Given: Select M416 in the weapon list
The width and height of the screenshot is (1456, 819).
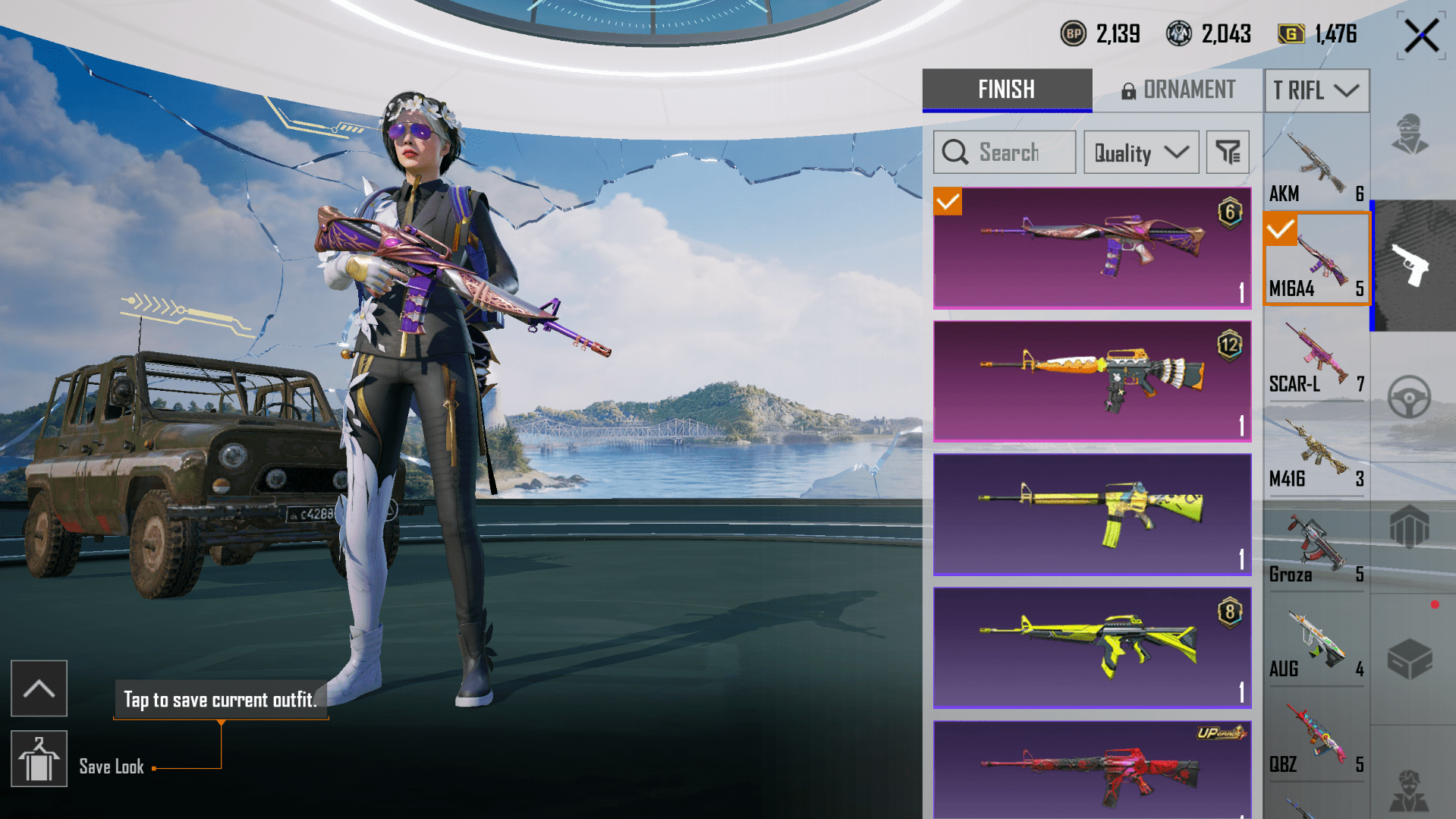Looking at the screenshot, I should (1316, 451).
